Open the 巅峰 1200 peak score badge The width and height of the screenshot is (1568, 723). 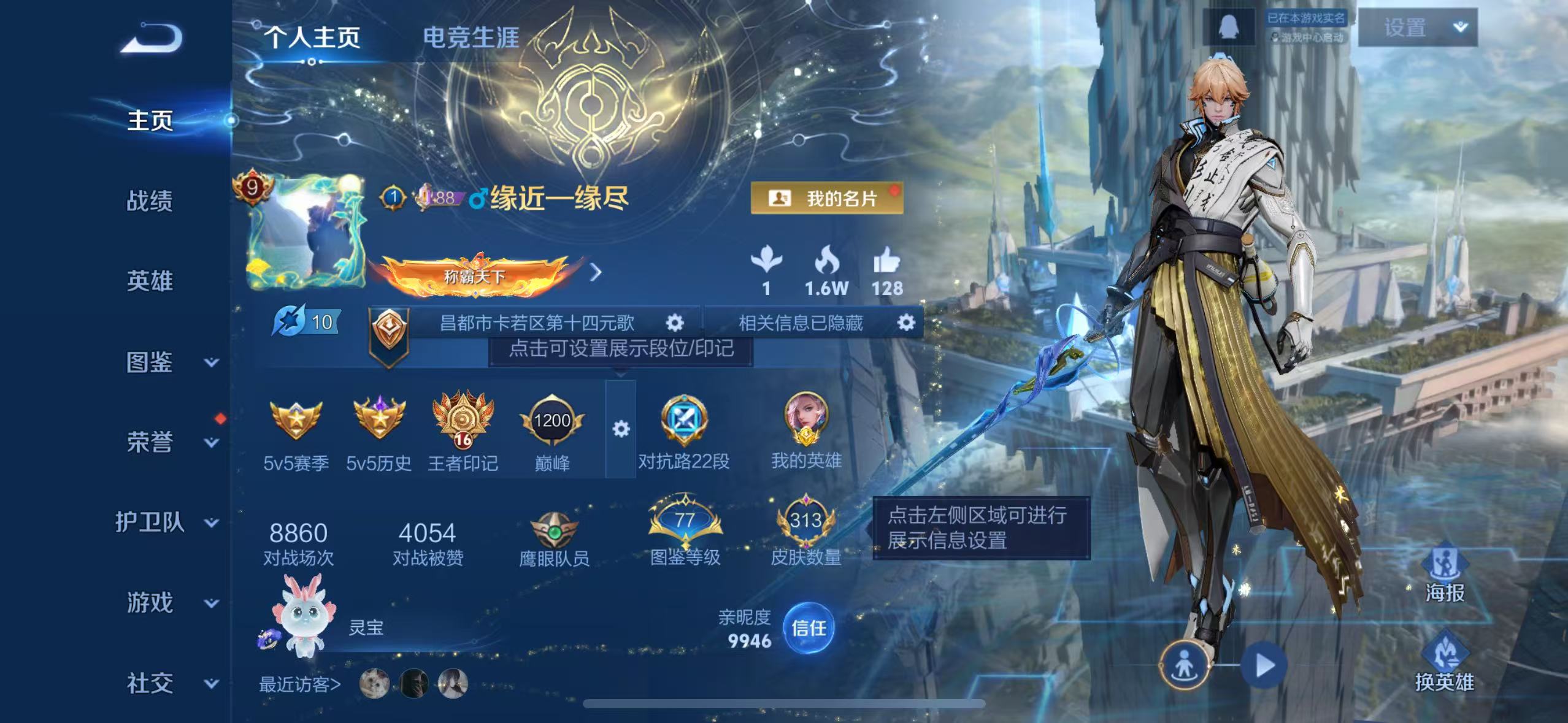click(551, 422)
